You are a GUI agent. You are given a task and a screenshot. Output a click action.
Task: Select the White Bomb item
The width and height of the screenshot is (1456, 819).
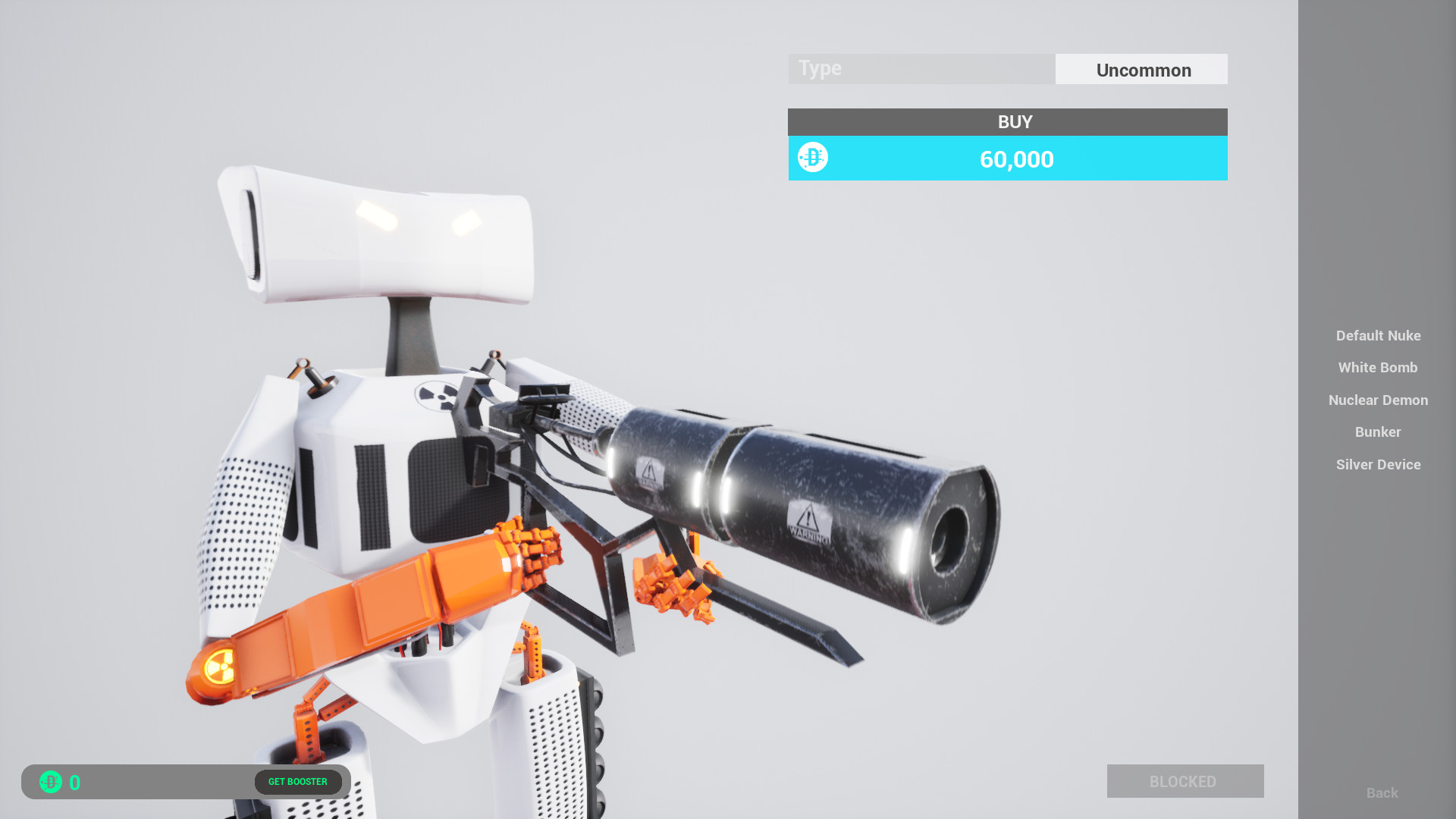(1378, 368)
